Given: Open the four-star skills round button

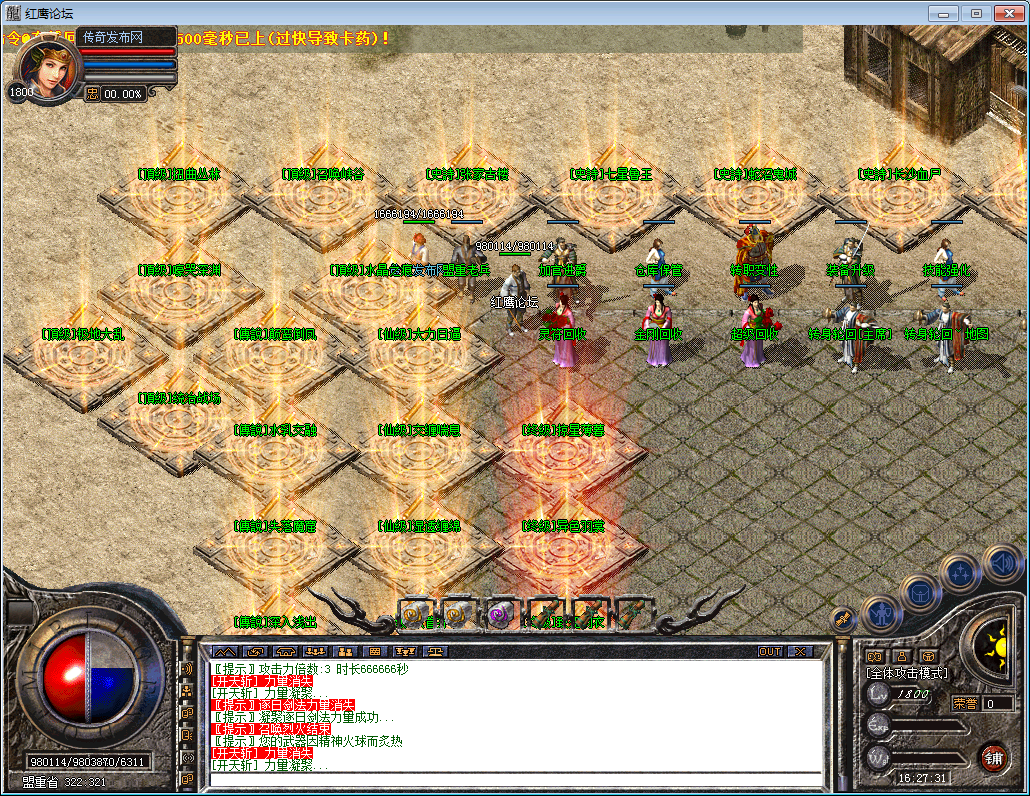Looking at the screenshot, I should [x=960, y=573].
